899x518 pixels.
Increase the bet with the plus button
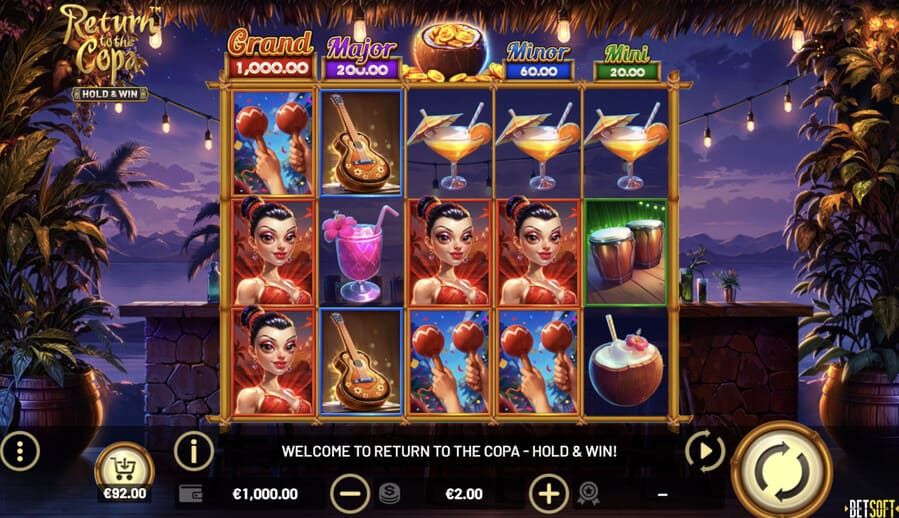coord(548,493)
